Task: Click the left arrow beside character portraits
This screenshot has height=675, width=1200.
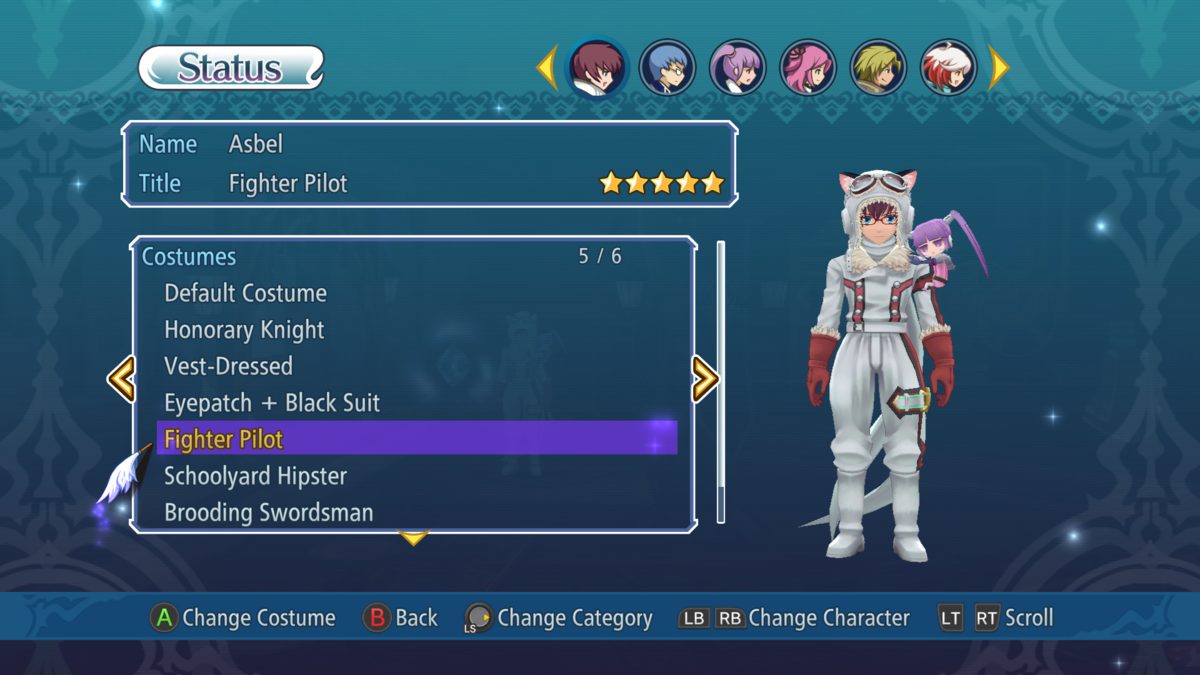Action: point(547,68)
